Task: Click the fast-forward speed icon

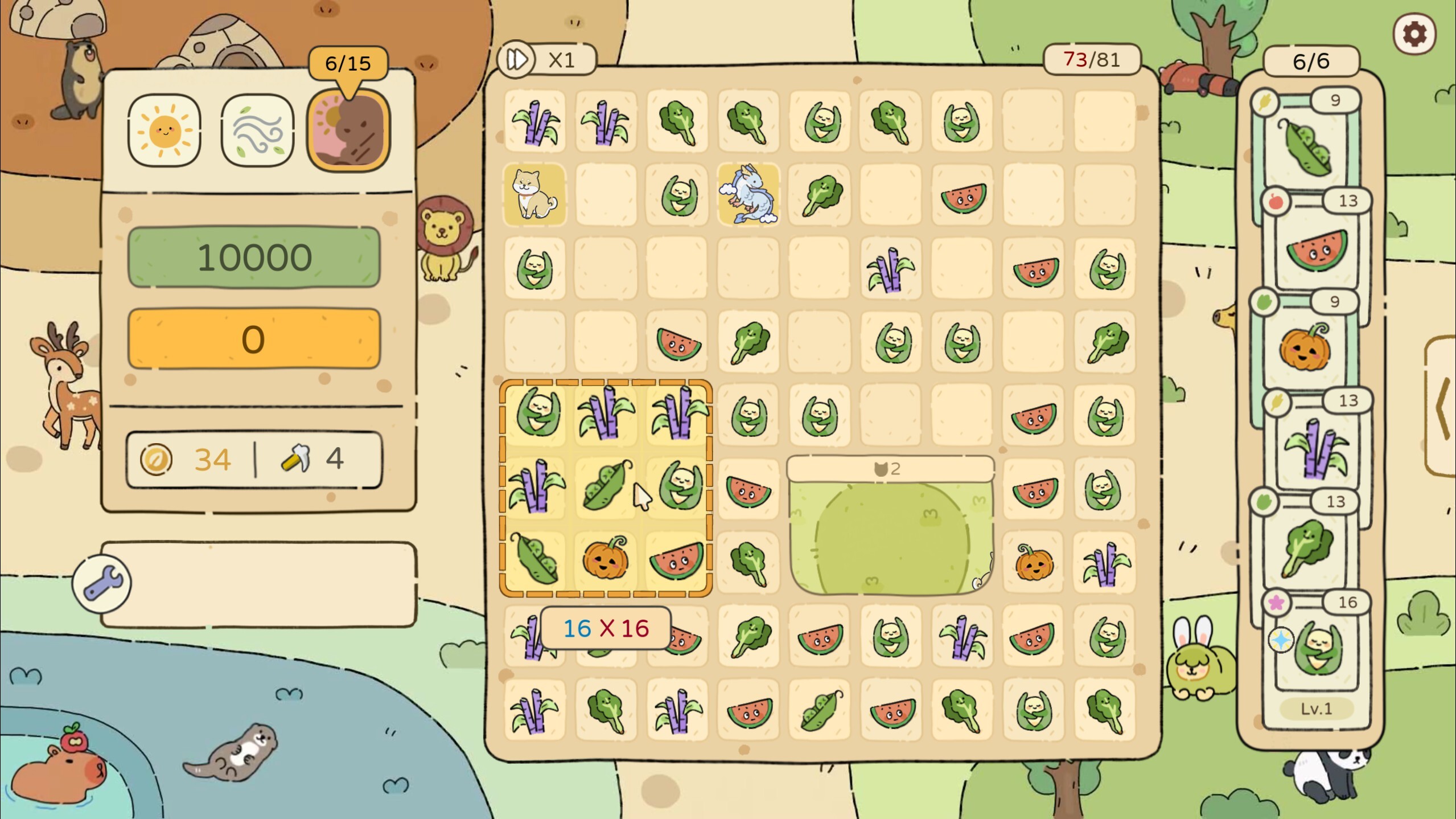Action: (x=517, y=59)
